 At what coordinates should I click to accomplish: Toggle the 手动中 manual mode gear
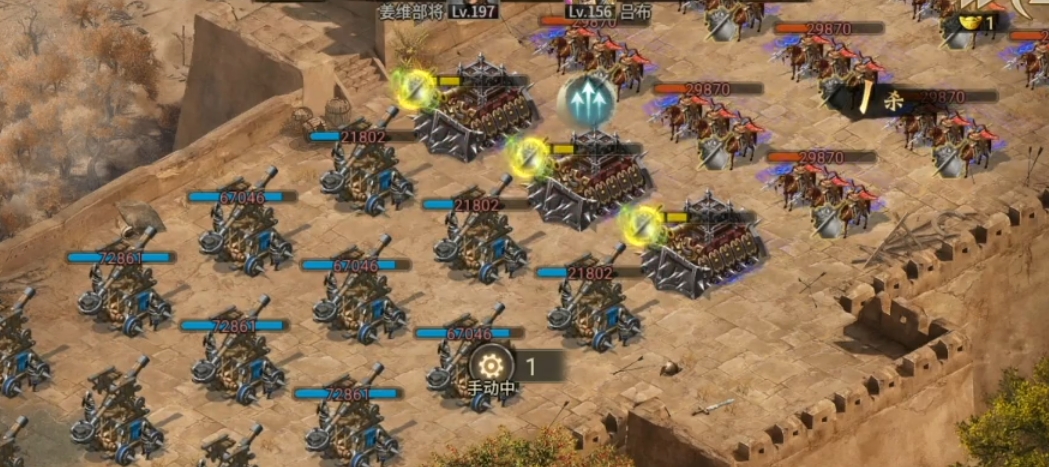click(x=491, y=365)
